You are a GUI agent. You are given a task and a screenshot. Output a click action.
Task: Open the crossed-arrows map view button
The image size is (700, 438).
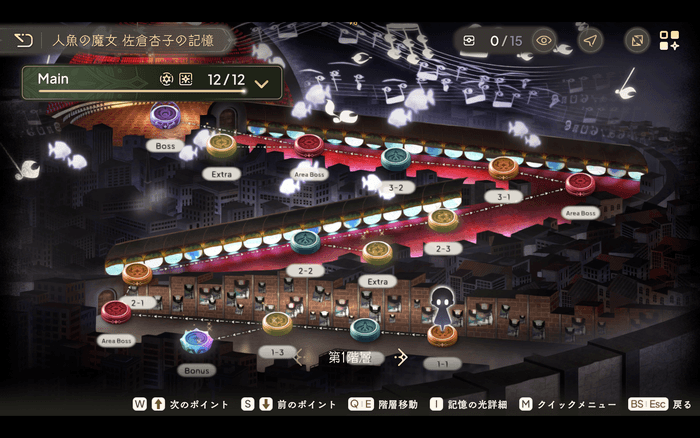point(636,41)
